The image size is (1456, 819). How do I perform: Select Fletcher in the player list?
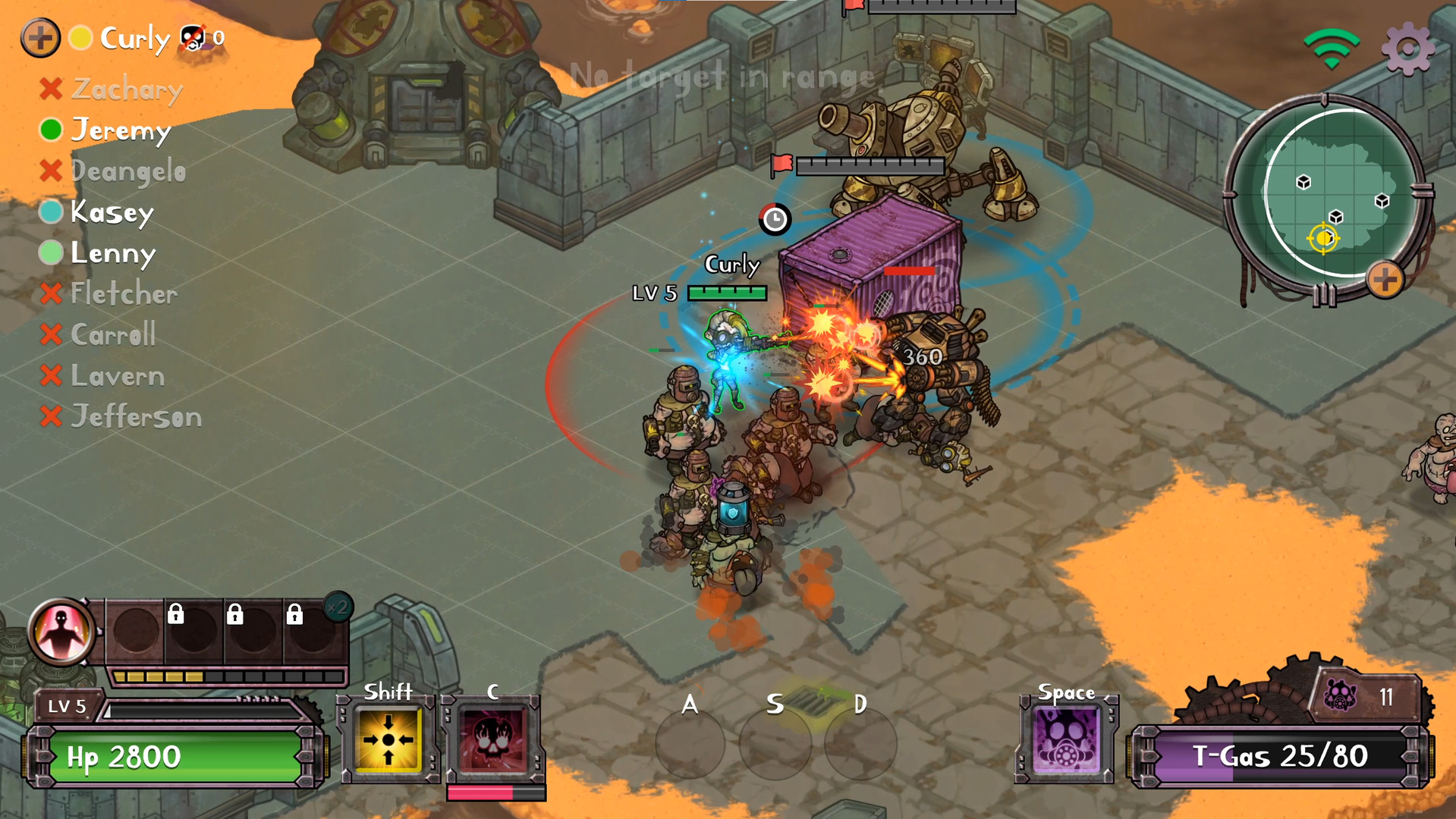[123, 294]
